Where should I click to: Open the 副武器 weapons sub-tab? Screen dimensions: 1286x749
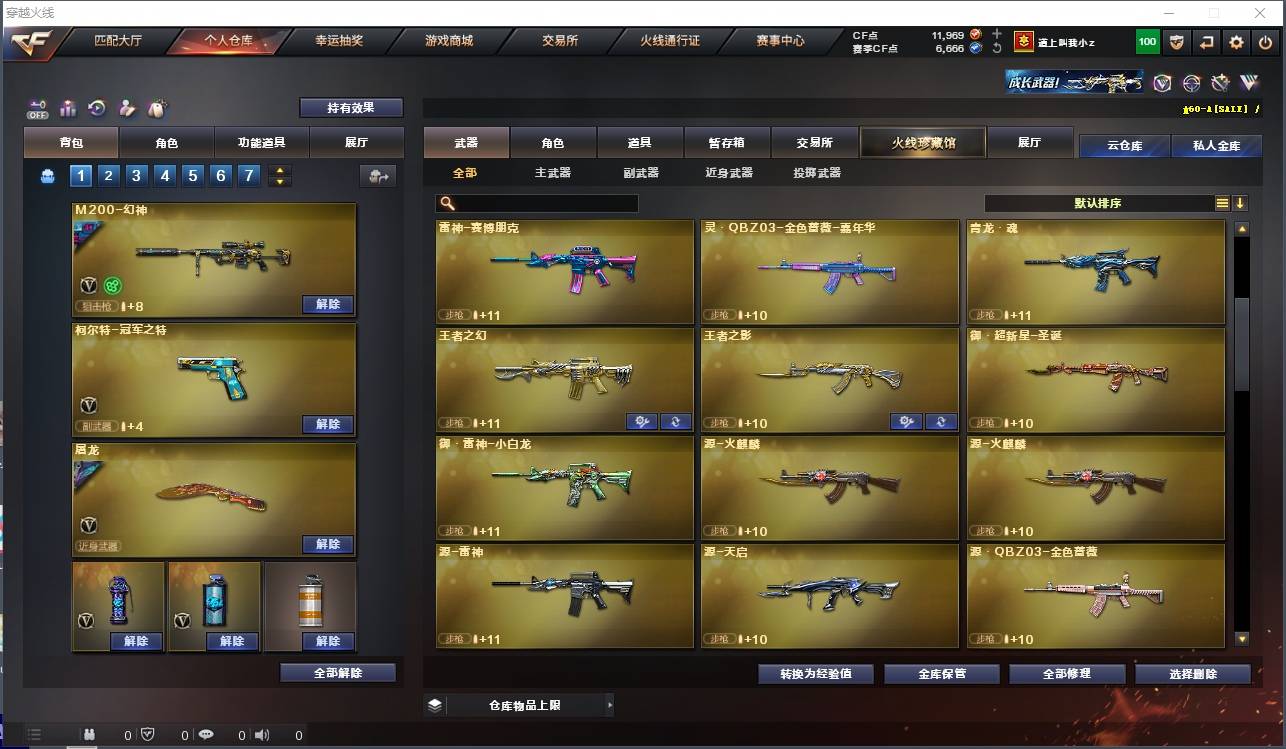(640, 171)
